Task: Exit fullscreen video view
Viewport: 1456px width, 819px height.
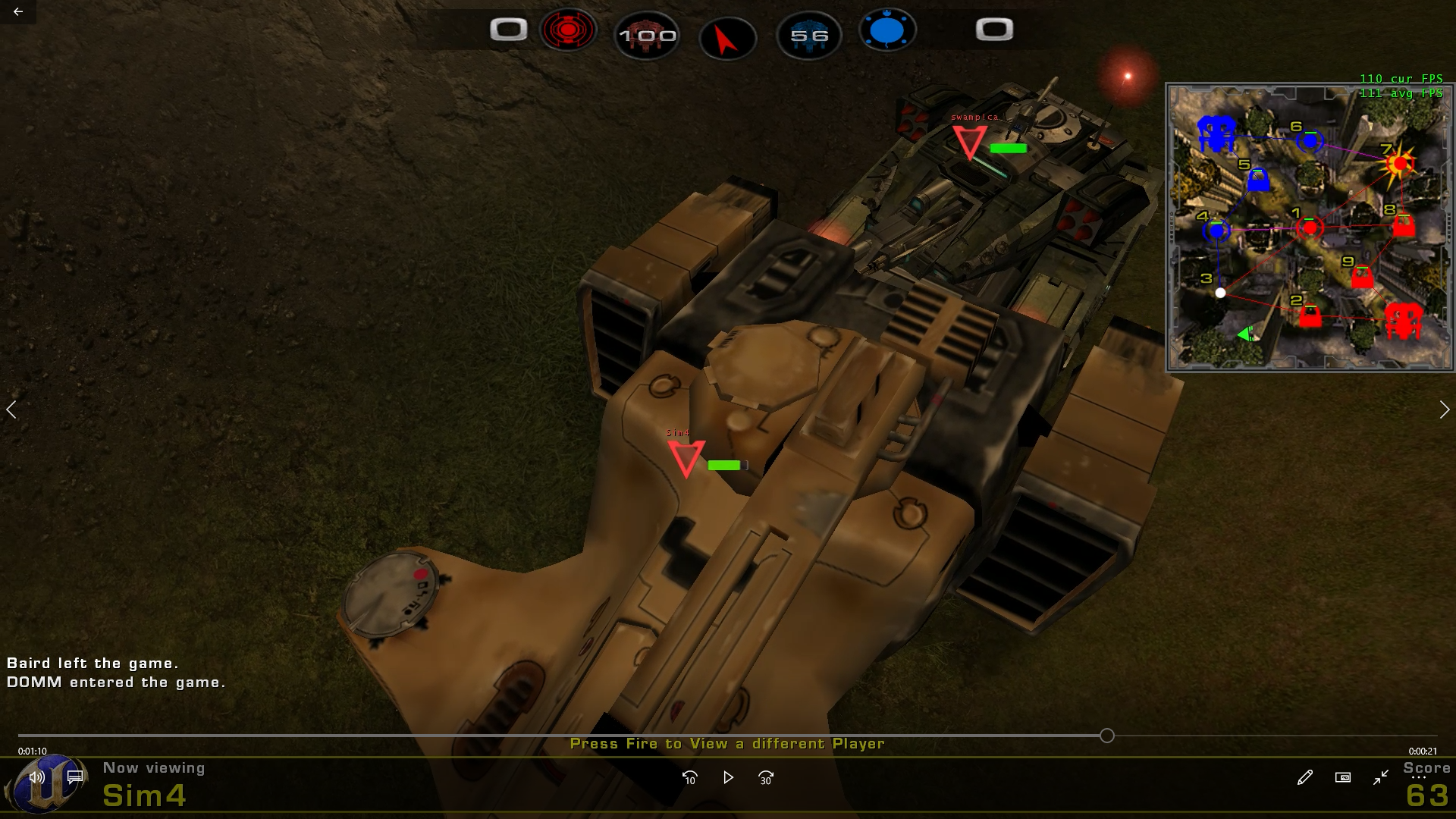Action: tap(1380, 777)
